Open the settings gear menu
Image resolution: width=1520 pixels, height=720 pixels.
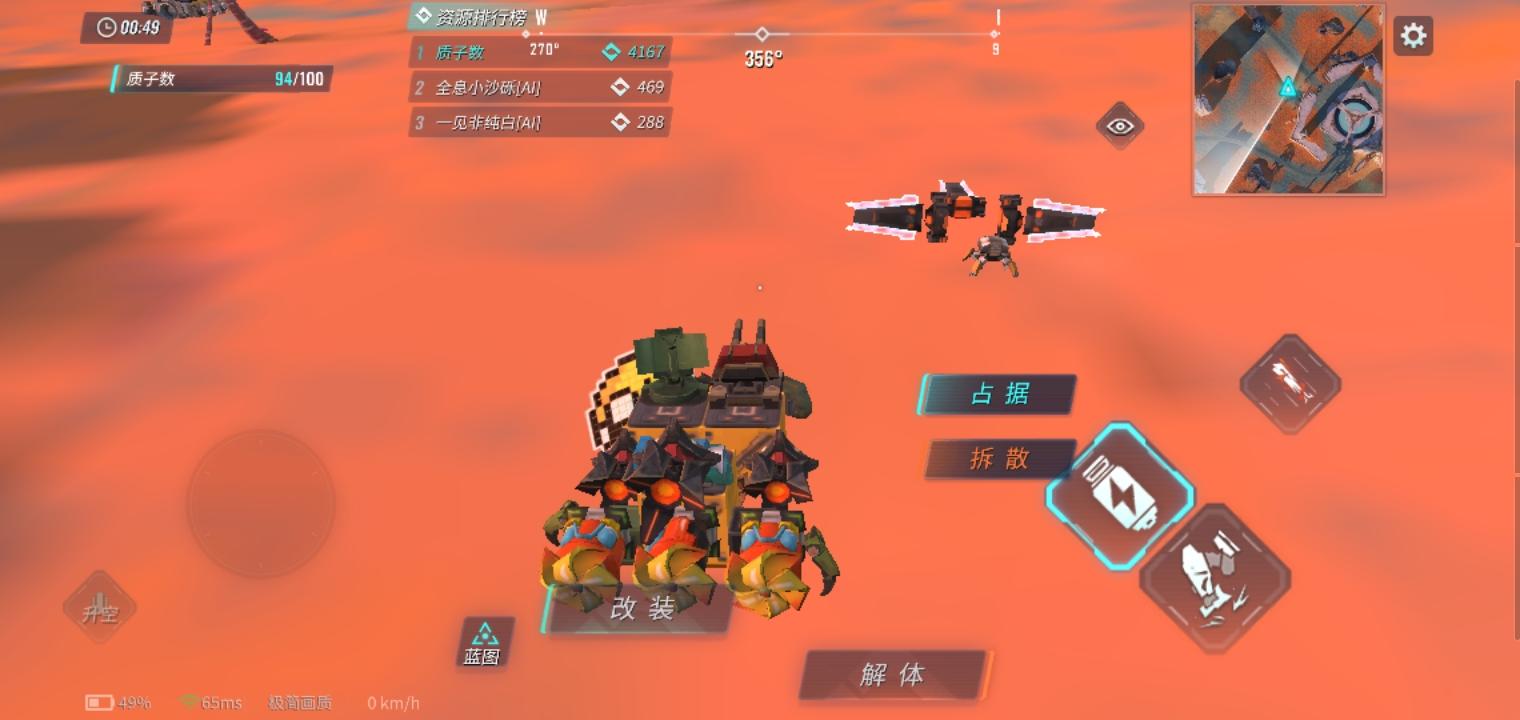point(1413,34)
